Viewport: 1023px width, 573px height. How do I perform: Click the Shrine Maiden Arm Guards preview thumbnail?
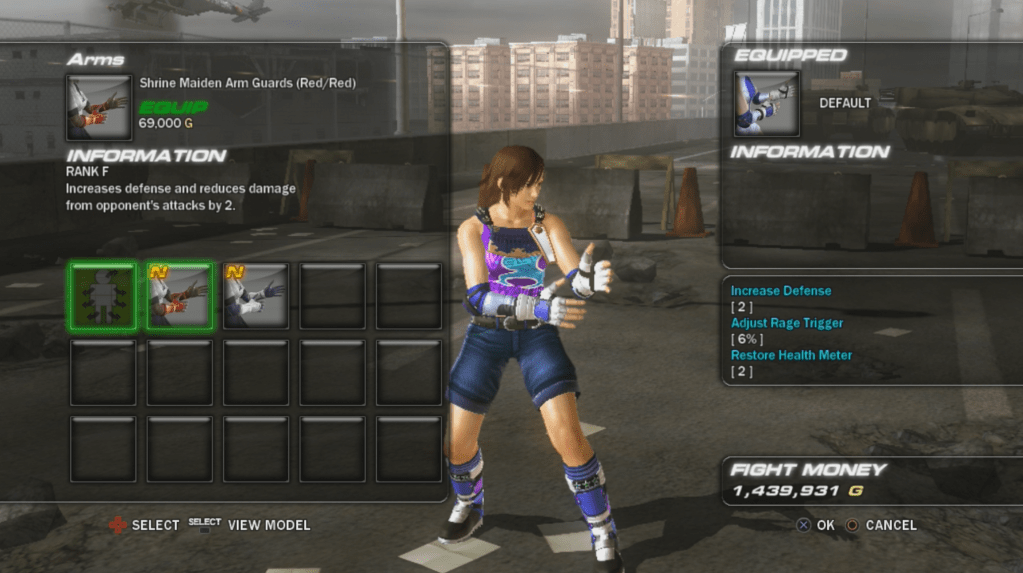tap(99, 107)
